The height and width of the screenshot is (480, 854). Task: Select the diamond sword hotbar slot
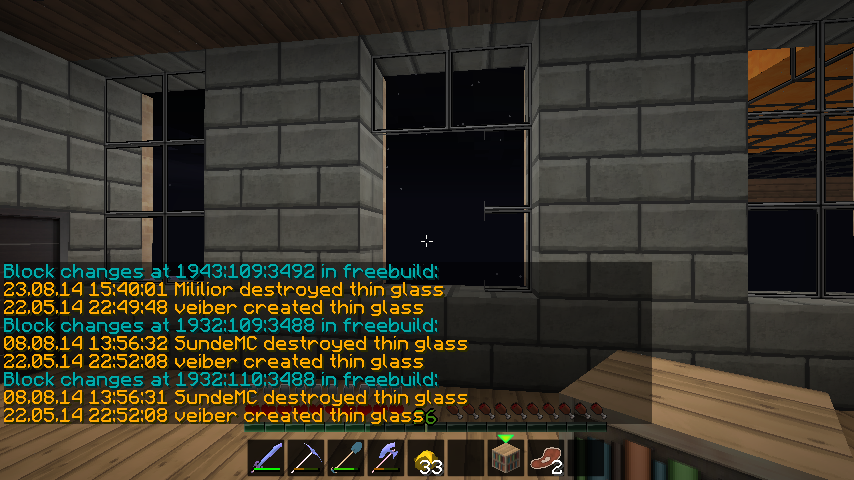[267, 458]
